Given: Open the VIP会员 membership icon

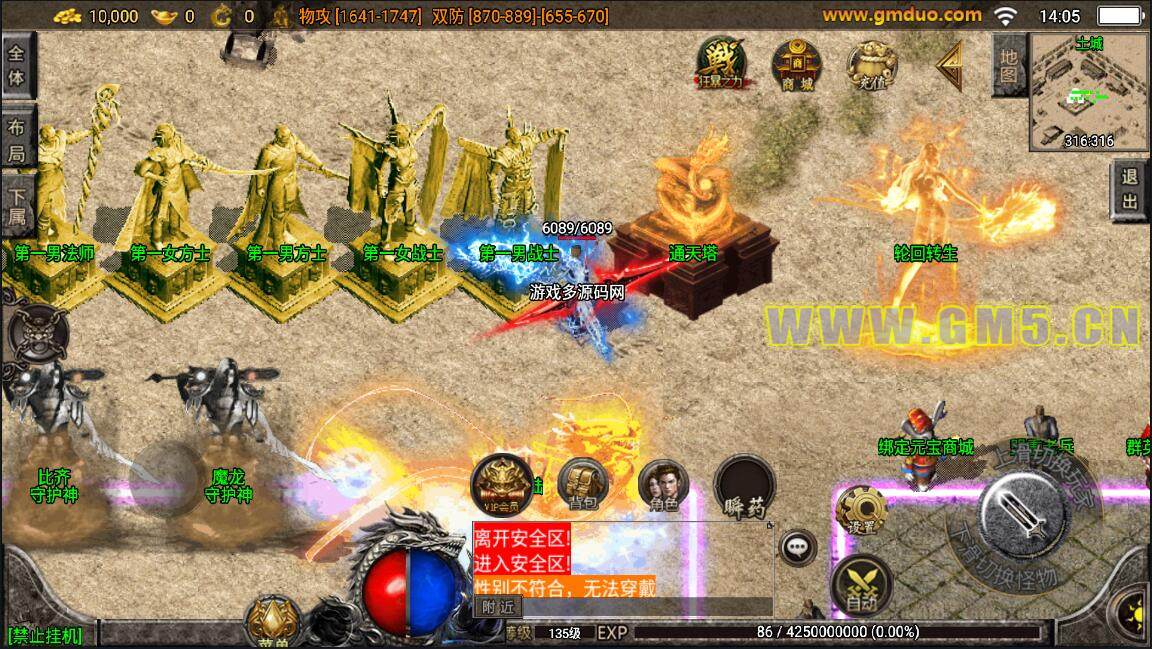Looking at the screenshot, I should tap(501, 483).
